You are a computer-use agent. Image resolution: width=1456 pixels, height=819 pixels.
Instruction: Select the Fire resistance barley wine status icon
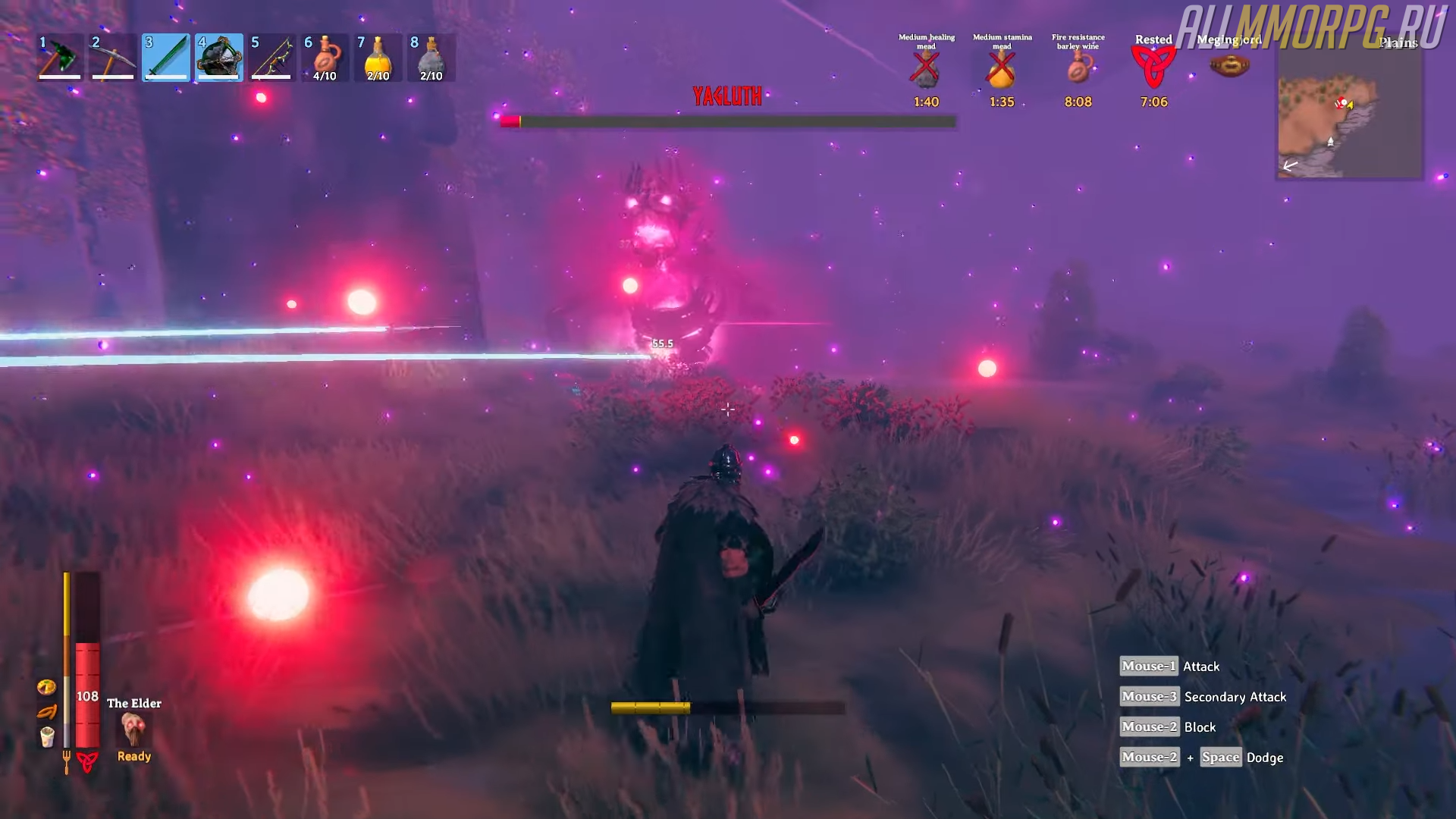point(1078,70)
